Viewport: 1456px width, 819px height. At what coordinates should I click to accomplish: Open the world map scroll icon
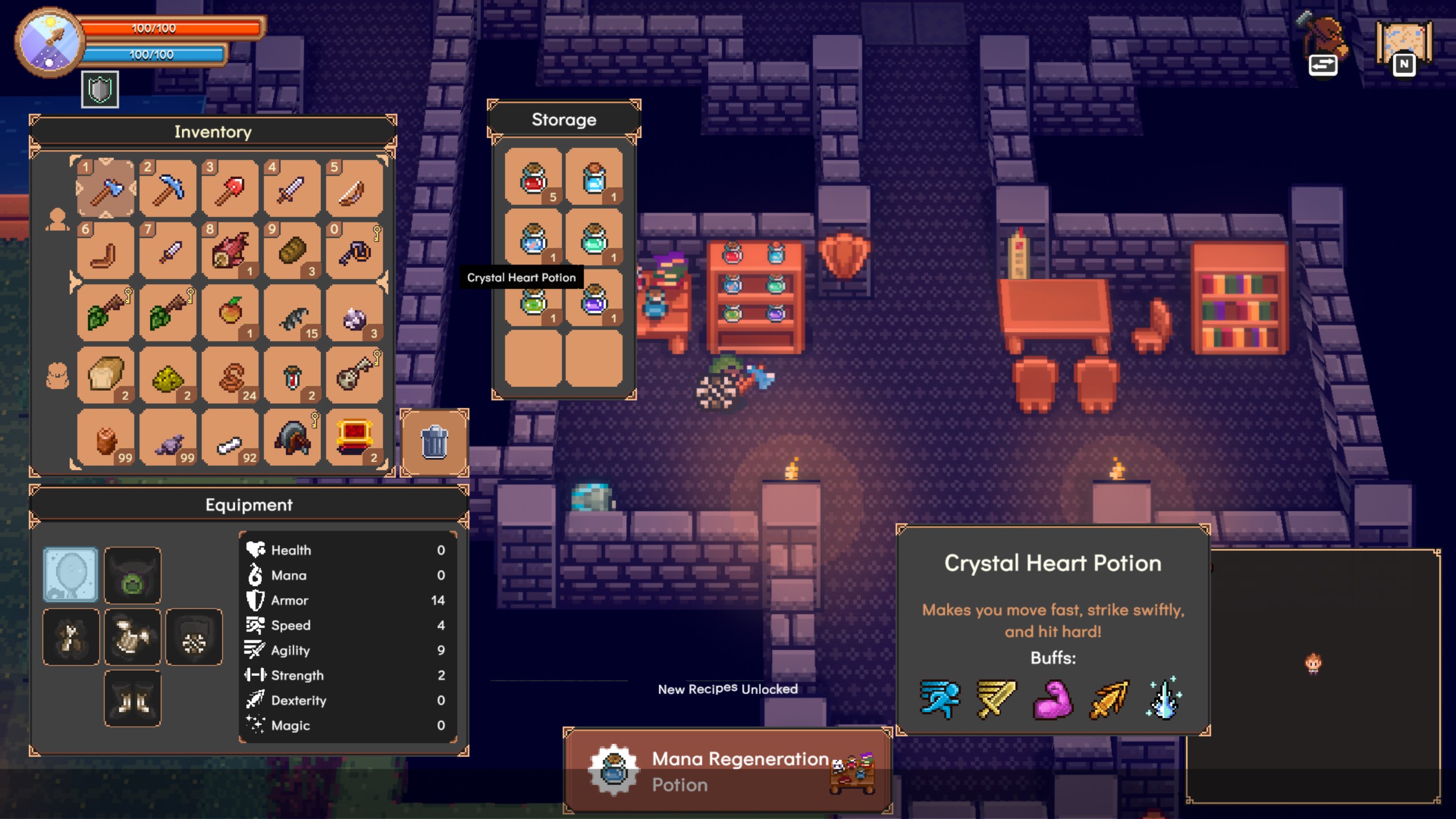pos(1404,45)
